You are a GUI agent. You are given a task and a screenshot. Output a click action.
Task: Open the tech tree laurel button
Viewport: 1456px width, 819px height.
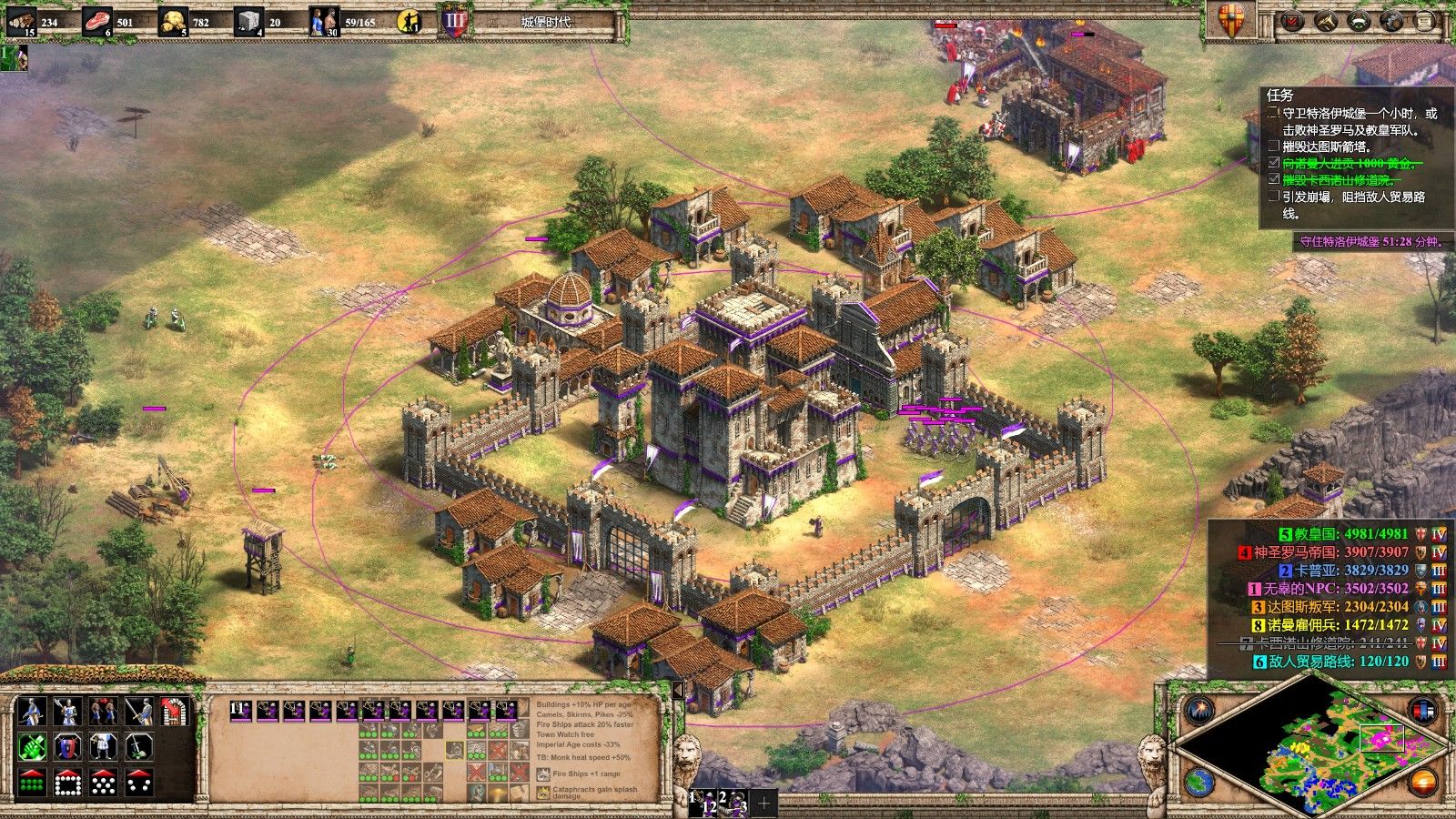tap(1359, 21)
